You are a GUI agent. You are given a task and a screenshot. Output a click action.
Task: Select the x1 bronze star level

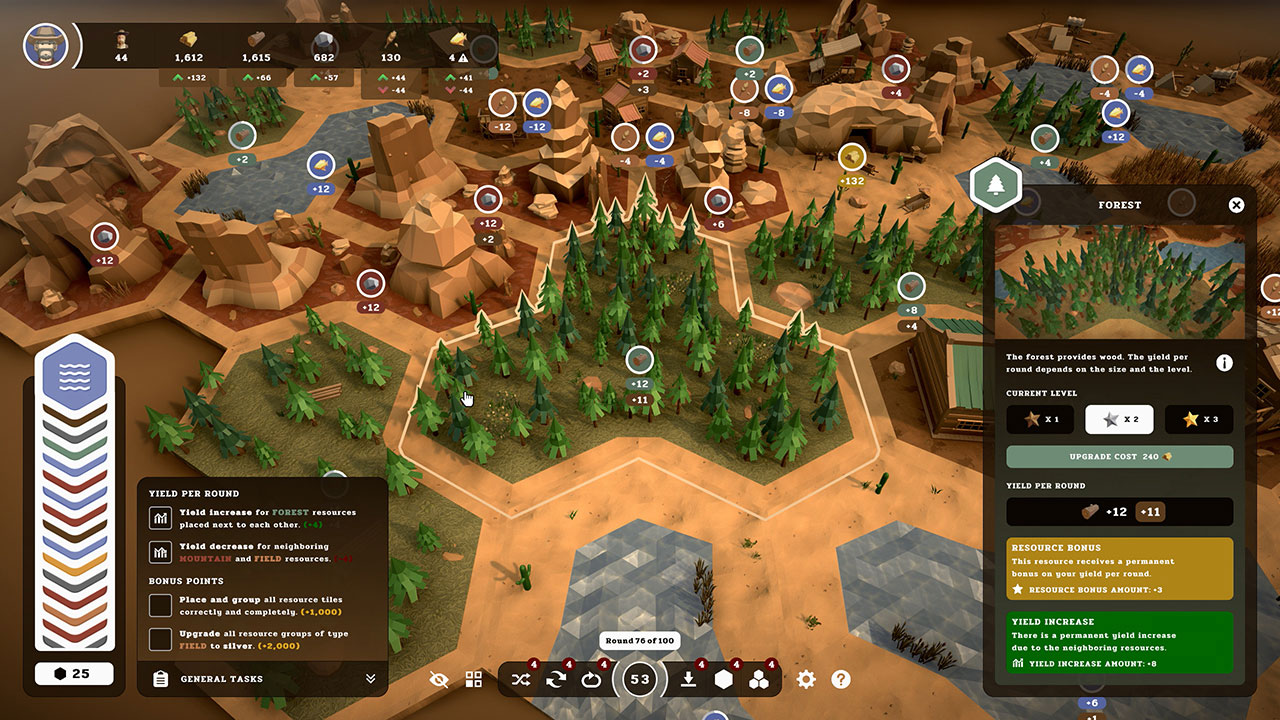click(x=1040, y=419)
